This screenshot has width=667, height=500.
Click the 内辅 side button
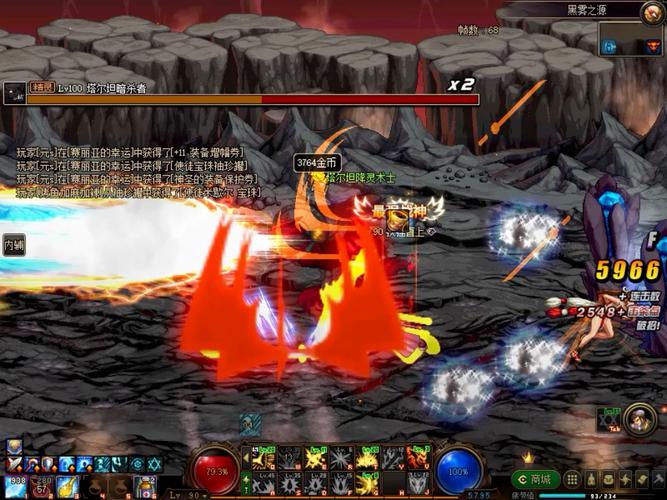pos(14,244)
